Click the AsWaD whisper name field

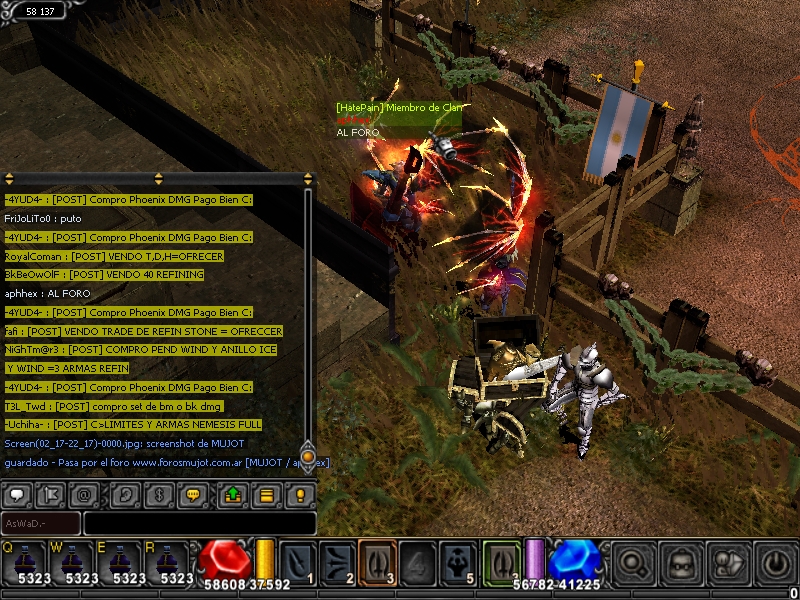click(x=41, y=523)
